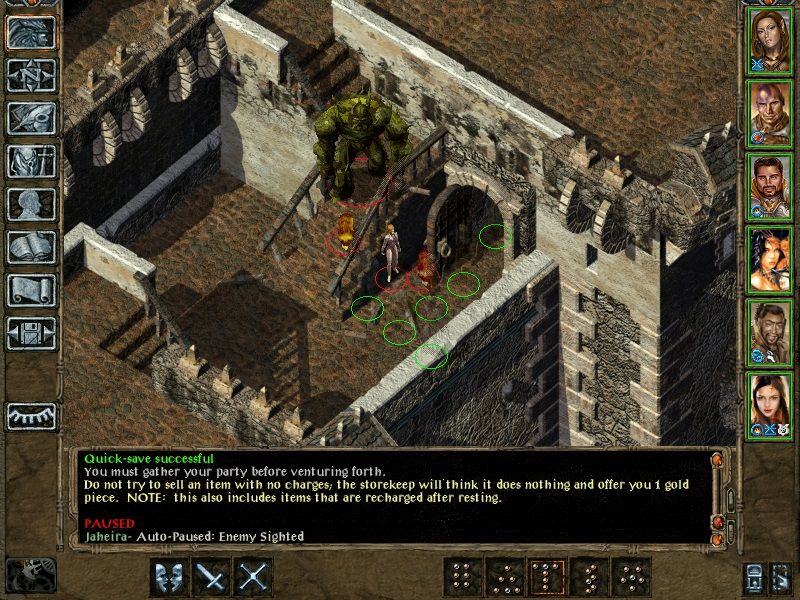Open the inventory screen armor icon
Screen dimensions: 800x600
coord(31,161)
